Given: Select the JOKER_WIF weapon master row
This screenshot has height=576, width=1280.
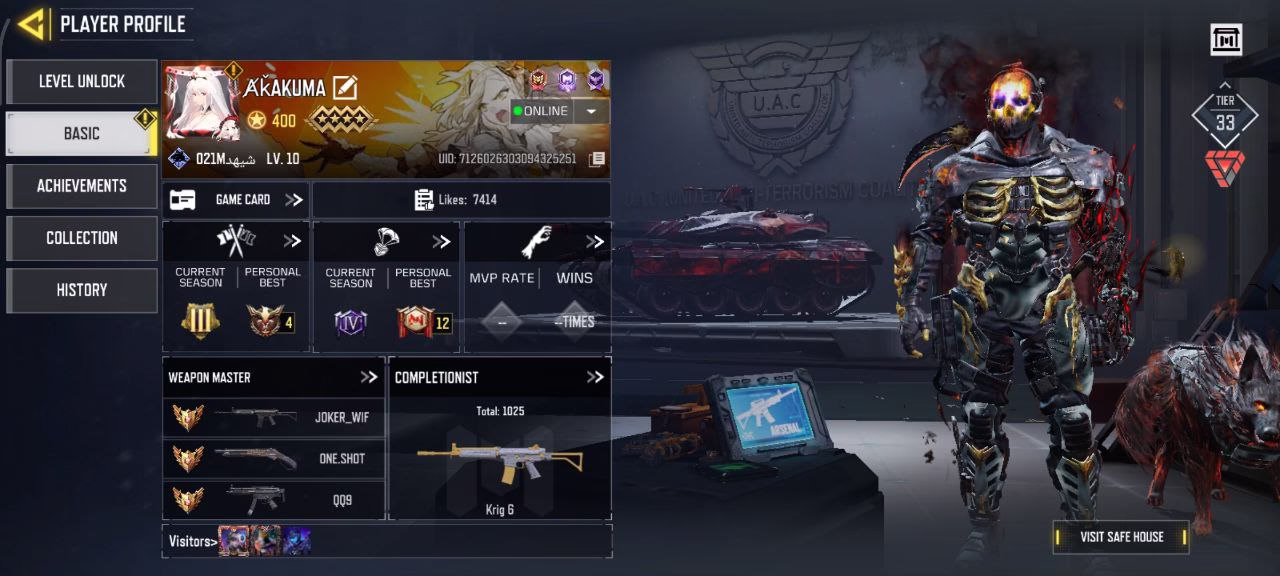Looking at the screenshot, I should pos(273,418).
